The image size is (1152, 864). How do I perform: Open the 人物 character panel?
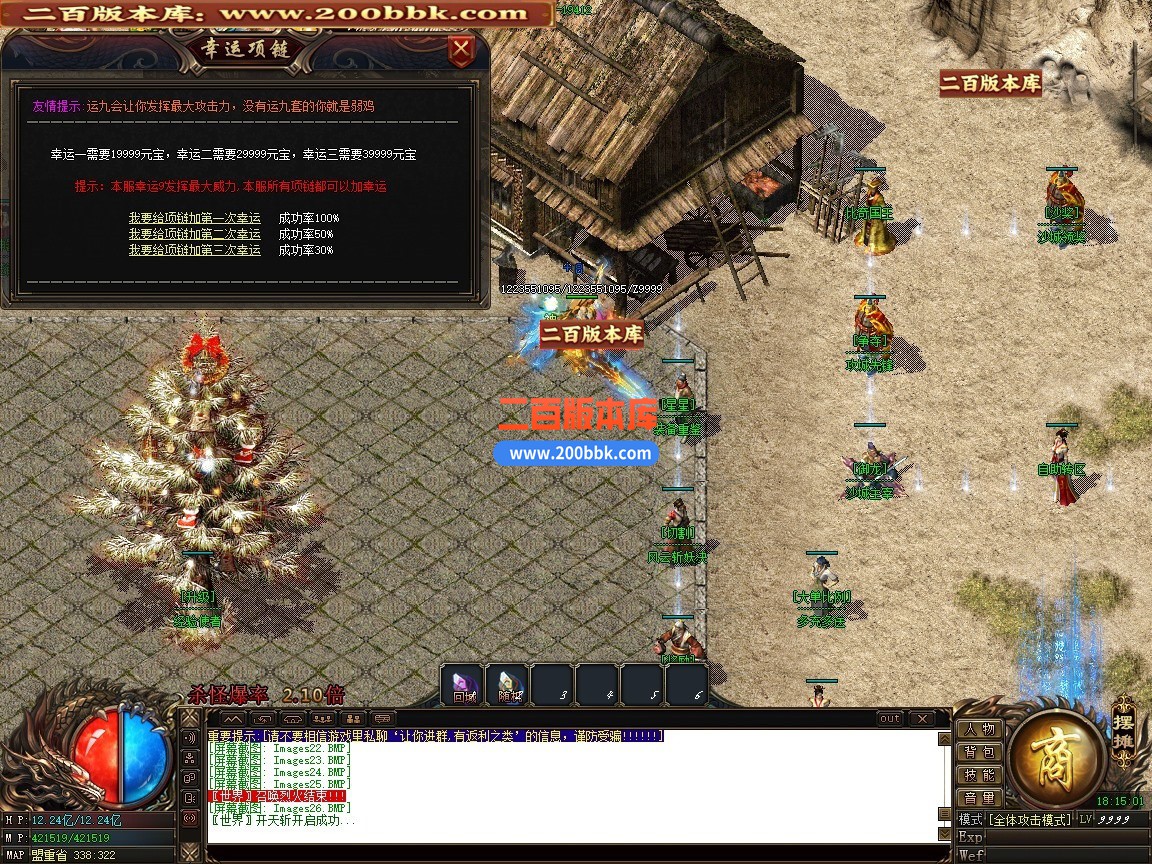[x=980, y=729]
